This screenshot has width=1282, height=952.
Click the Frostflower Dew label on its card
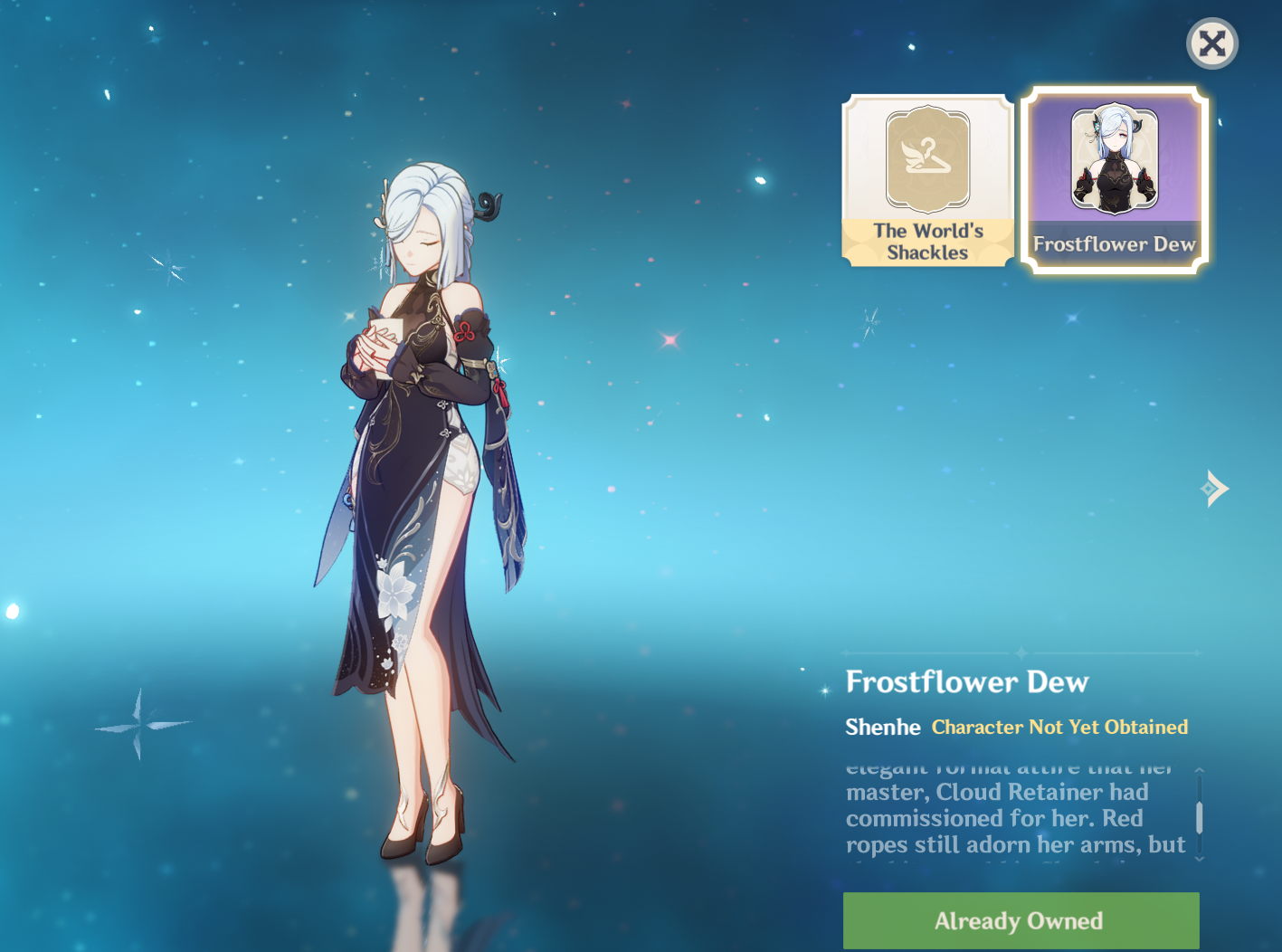[1115, 243]
